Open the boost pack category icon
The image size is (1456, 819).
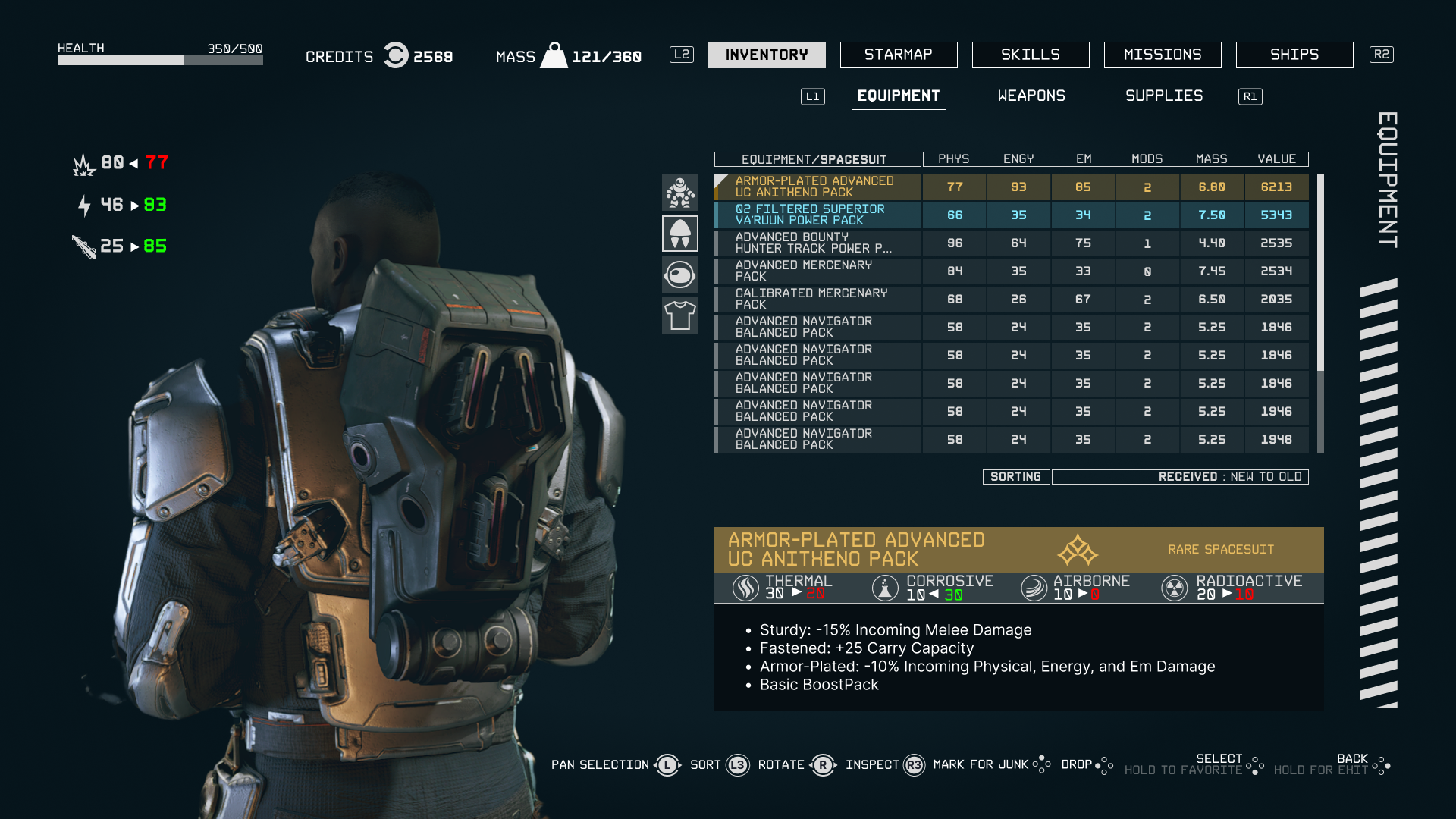click(x=680, y=233)
